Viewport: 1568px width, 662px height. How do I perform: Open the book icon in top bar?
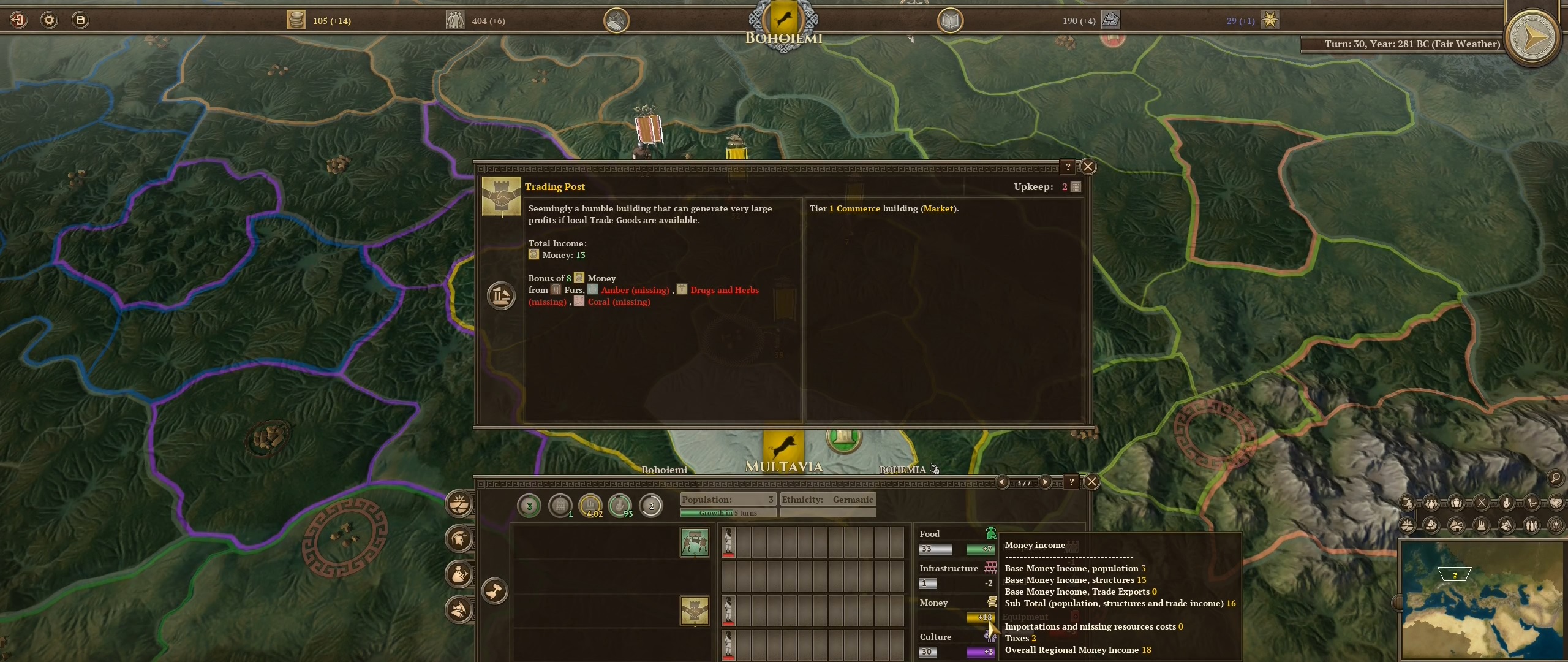950,21
